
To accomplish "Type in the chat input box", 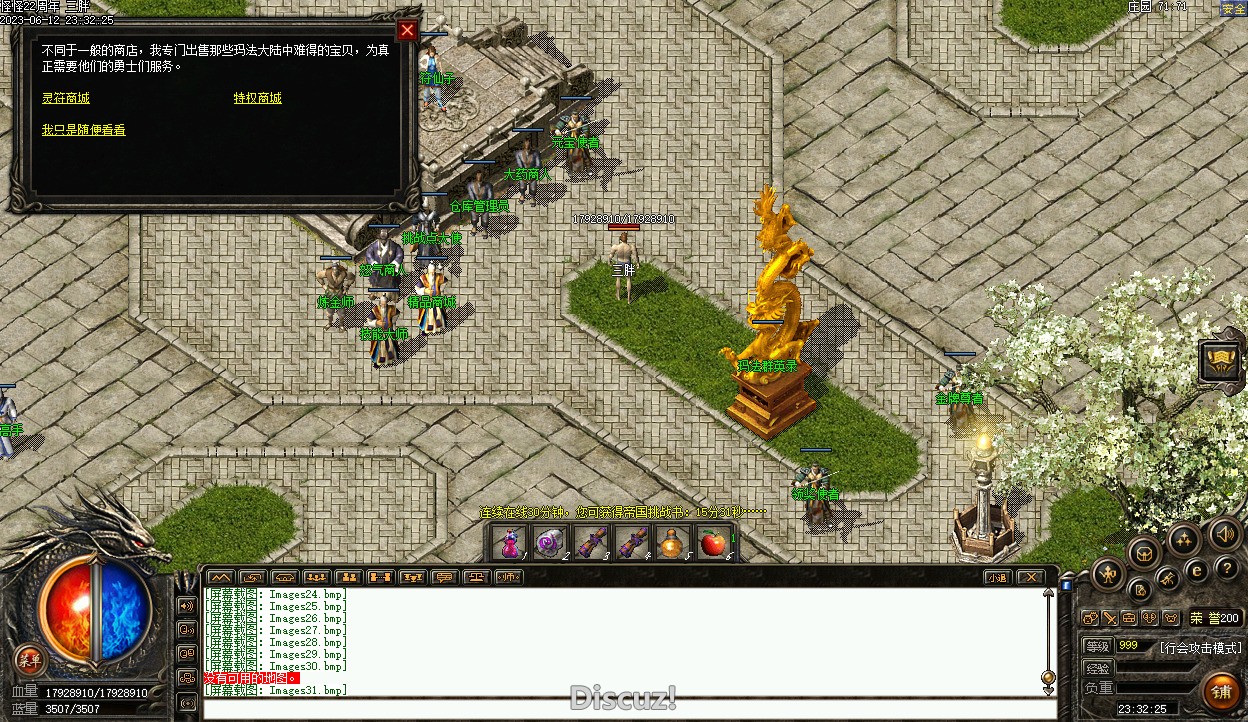I will tap(620, 709).
